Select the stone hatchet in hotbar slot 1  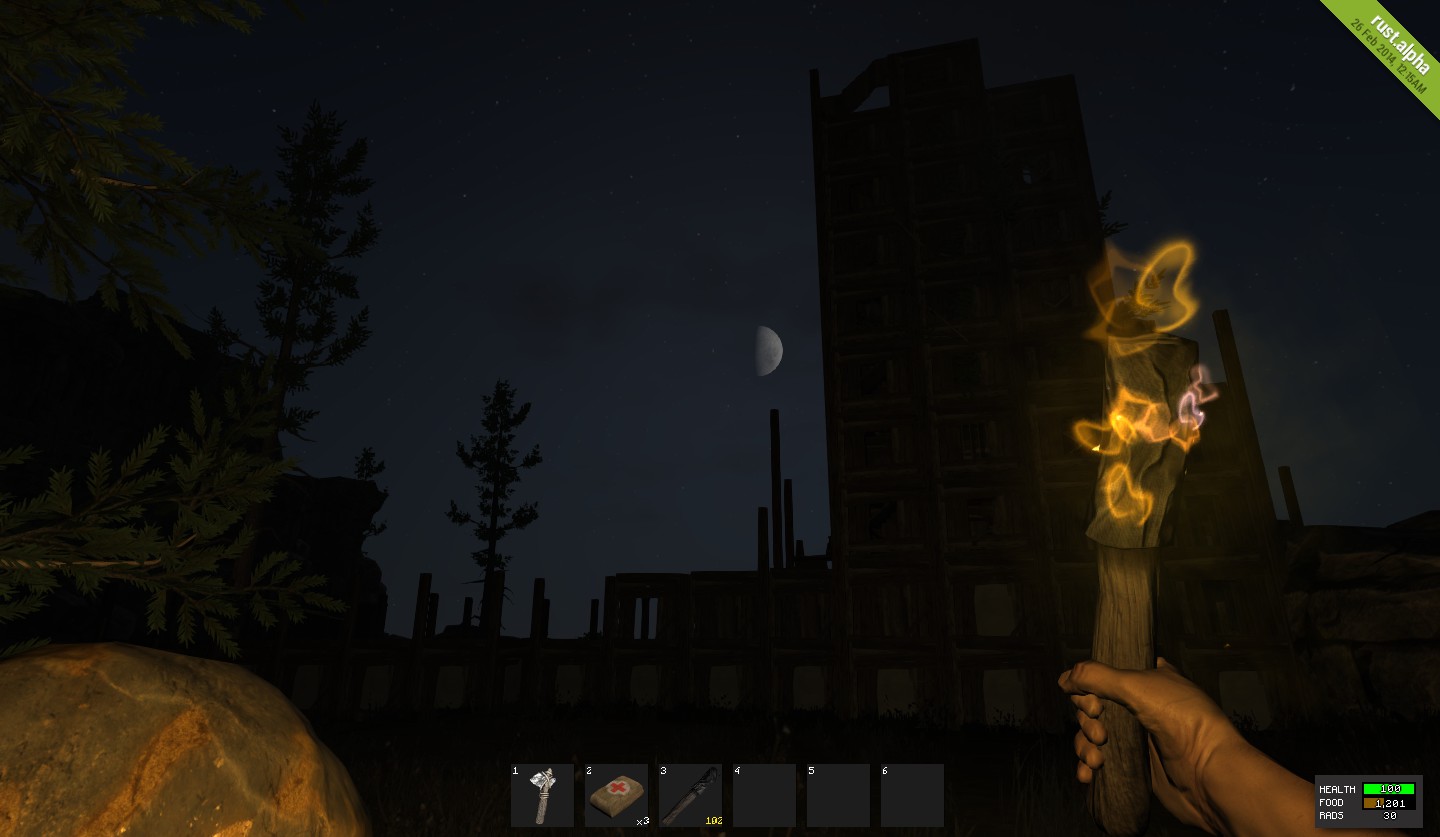[x=542, y=795]
